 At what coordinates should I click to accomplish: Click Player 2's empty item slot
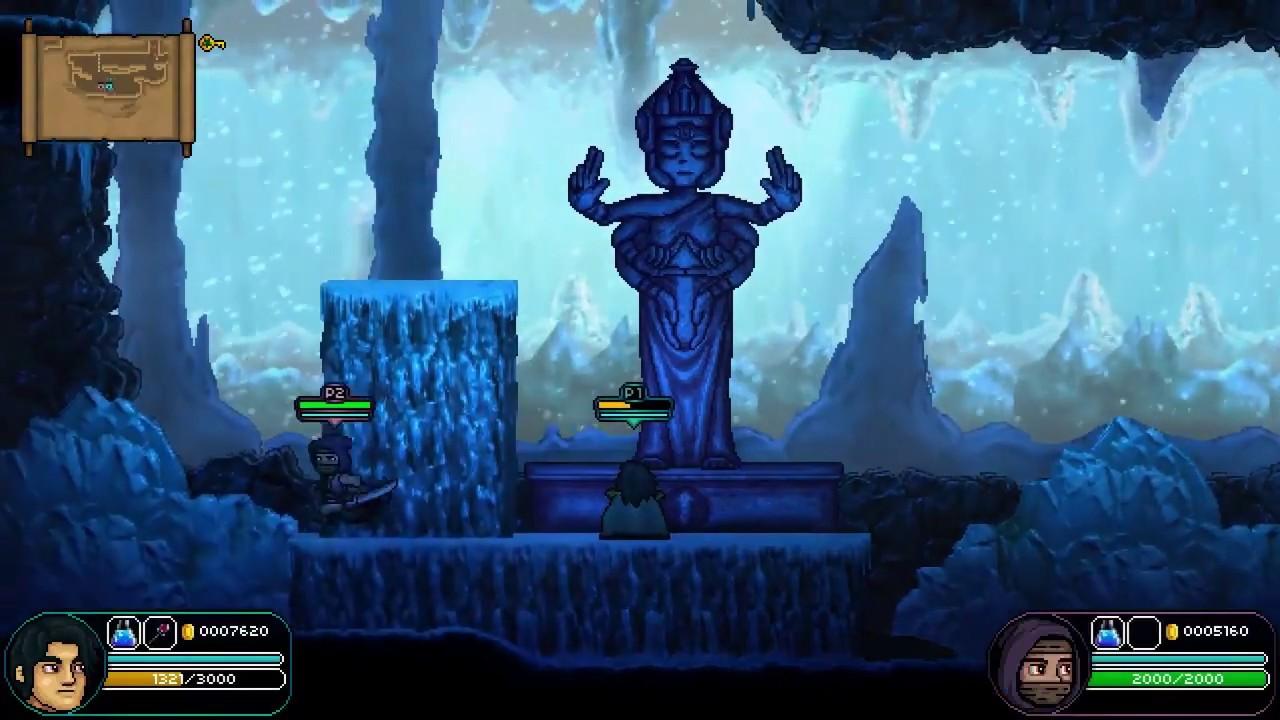point(1142,631)
